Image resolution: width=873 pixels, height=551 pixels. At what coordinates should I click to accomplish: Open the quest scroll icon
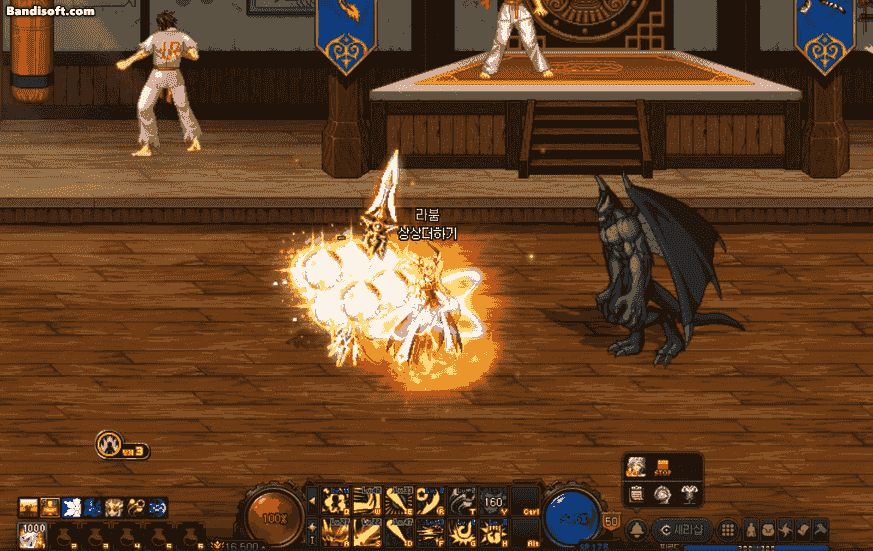pyautogui.click(x=802, y=529)
